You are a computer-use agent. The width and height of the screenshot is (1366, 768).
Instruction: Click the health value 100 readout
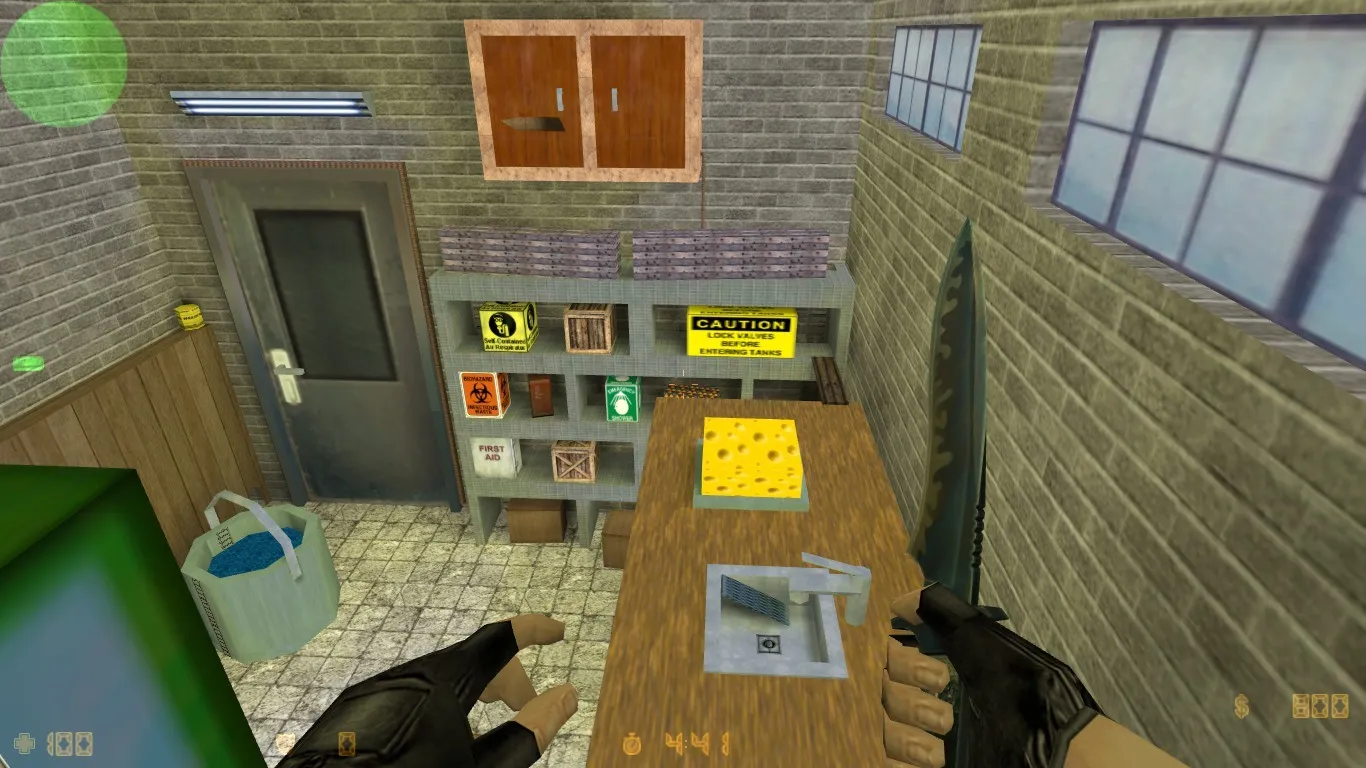pyautogui.click(x=70, y=742)
